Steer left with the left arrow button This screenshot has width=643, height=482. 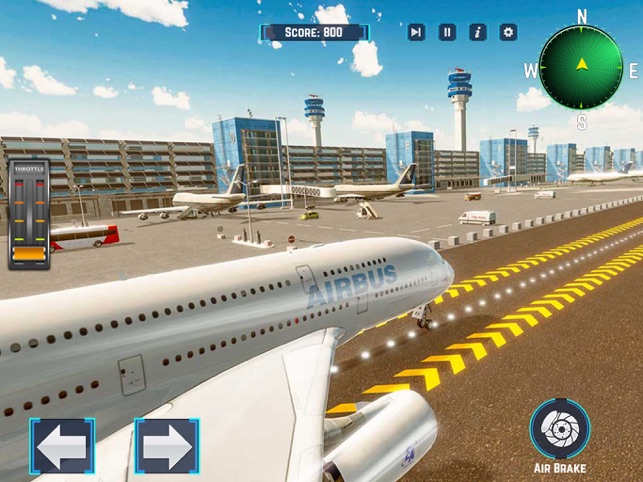pyautogui.click(x=62, y=446)
